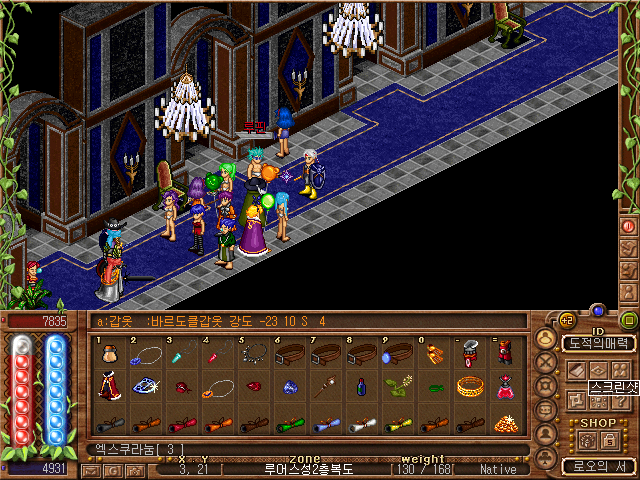Click the green square button
640x480 pixels.
click(x=629, y=321)
